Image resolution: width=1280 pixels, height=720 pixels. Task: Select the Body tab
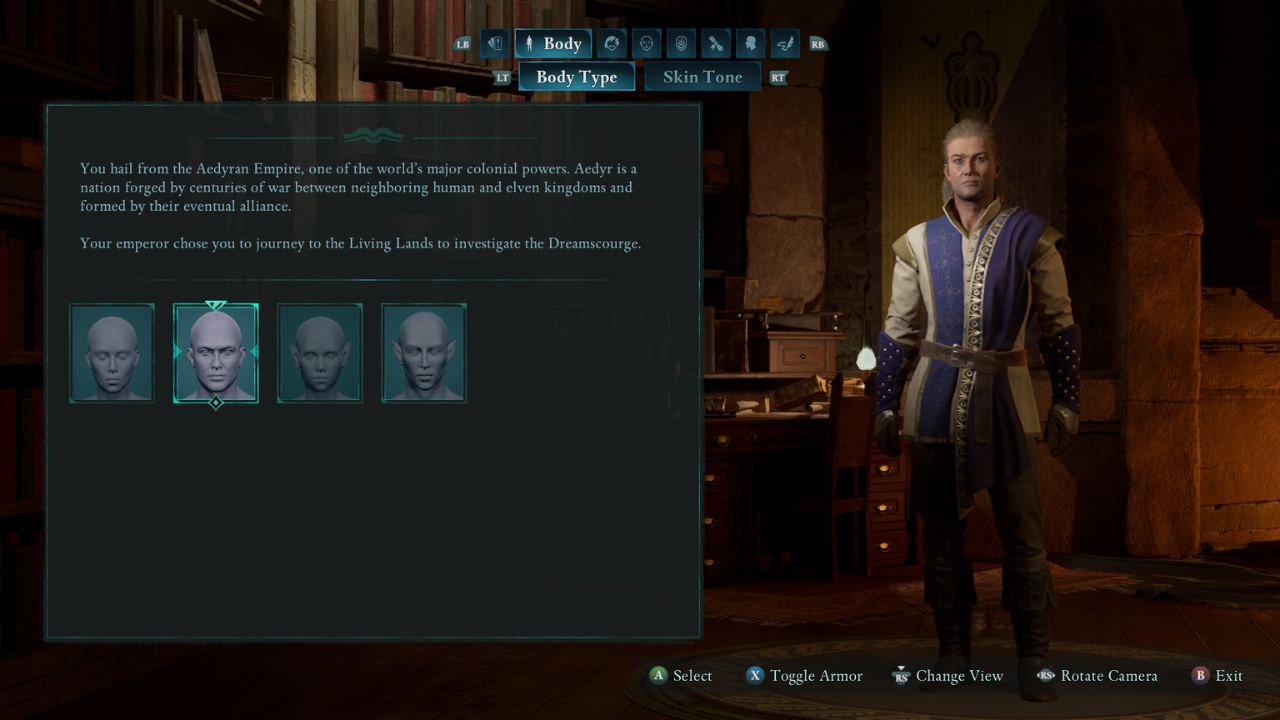pyautogui.click(x=553, y=44)
